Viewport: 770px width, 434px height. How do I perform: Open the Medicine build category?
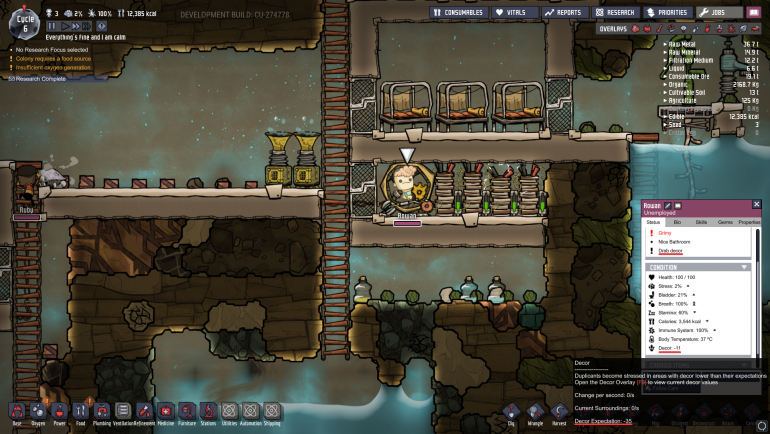point(165,412)
